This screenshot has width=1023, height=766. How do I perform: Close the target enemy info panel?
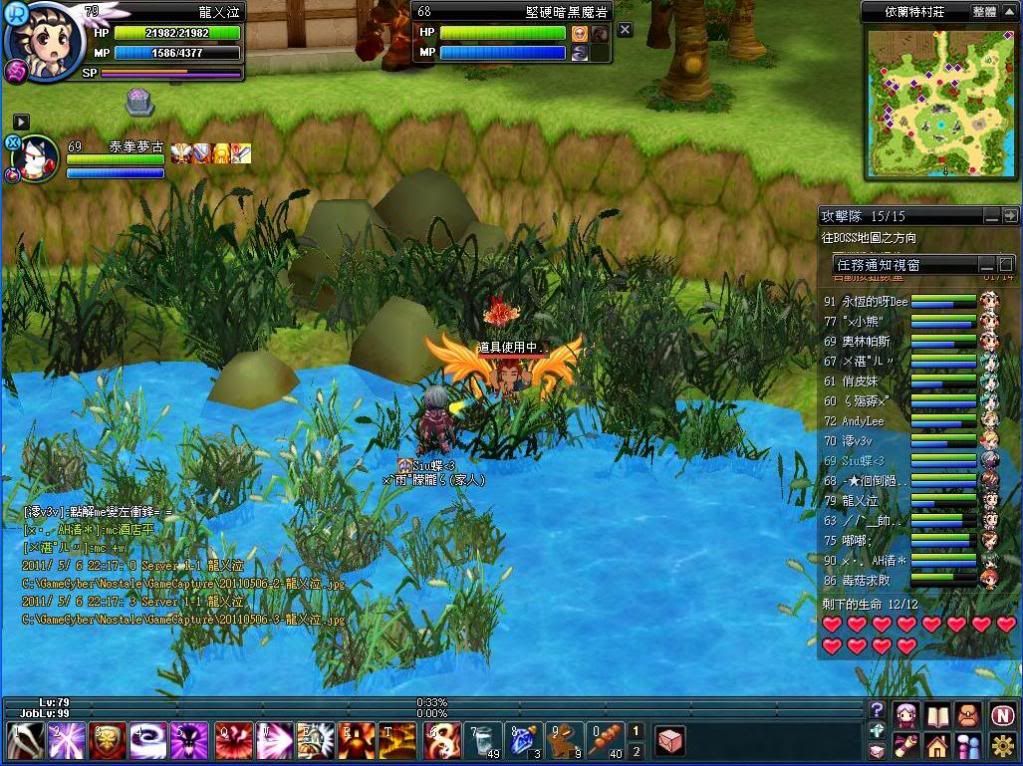point(625,30)
